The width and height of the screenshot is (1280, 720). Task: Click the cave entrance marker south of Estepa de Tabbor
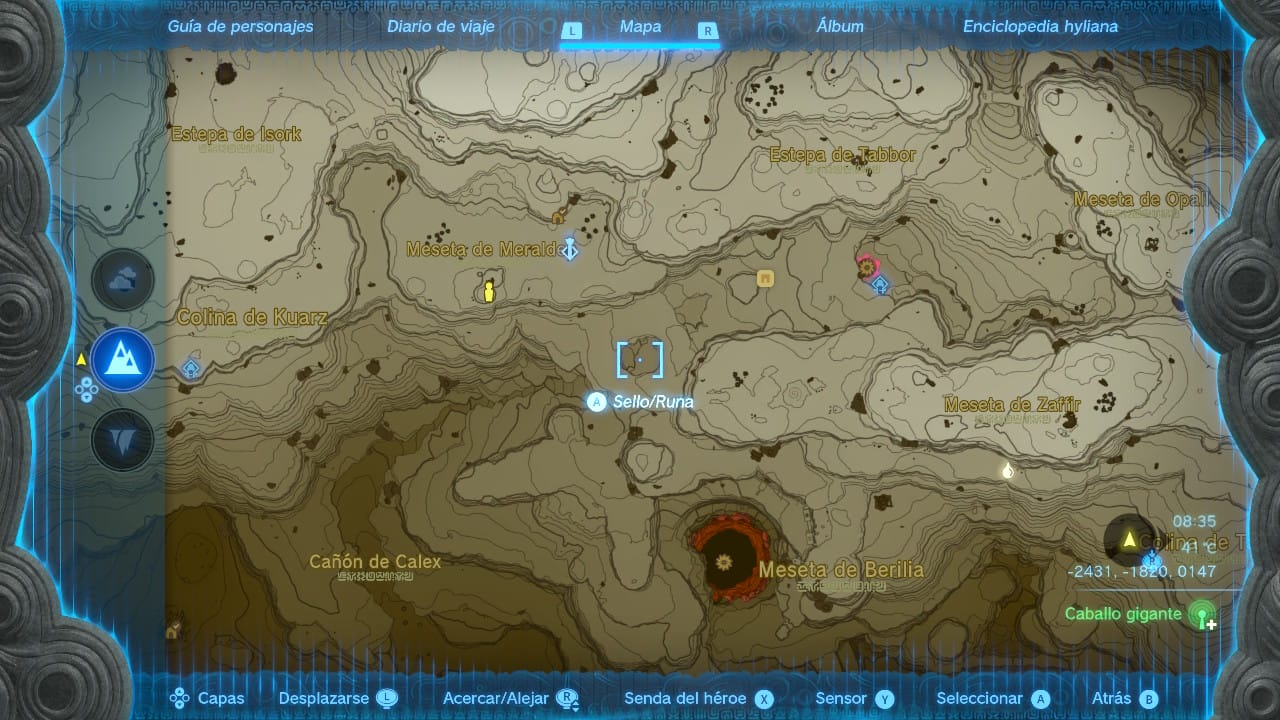point(766,279)
